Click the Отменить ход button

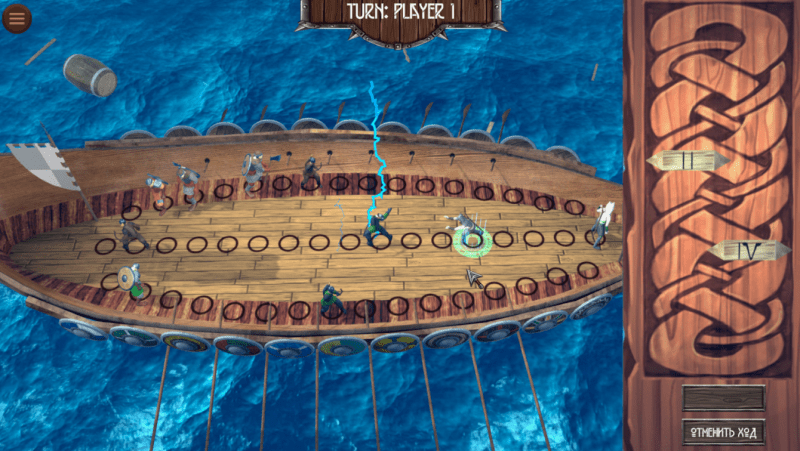click(x=723, y=433)
